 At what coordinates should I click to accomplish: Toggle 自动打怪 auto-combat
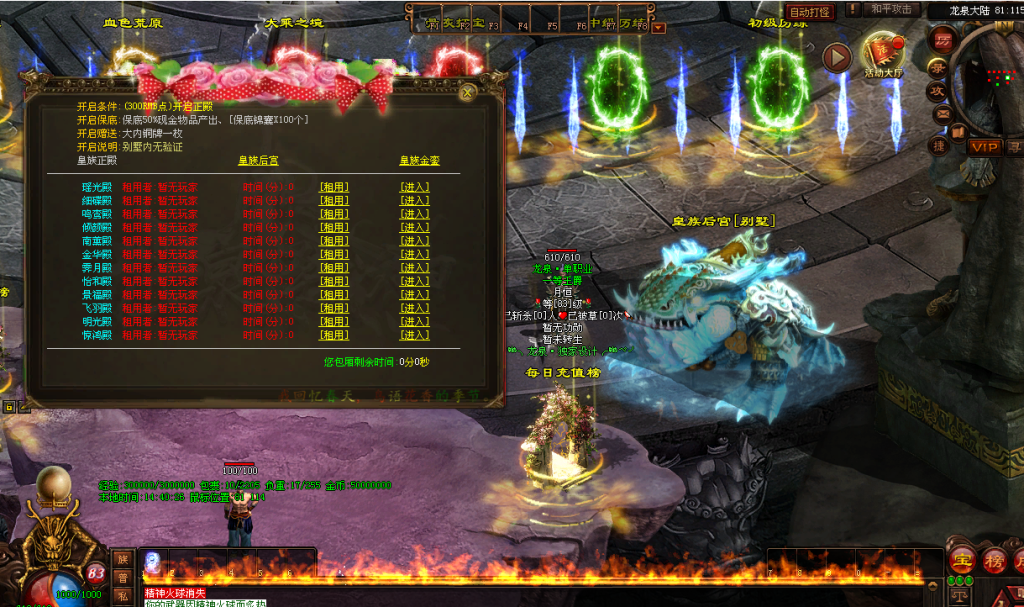click(x=809, y=12)
